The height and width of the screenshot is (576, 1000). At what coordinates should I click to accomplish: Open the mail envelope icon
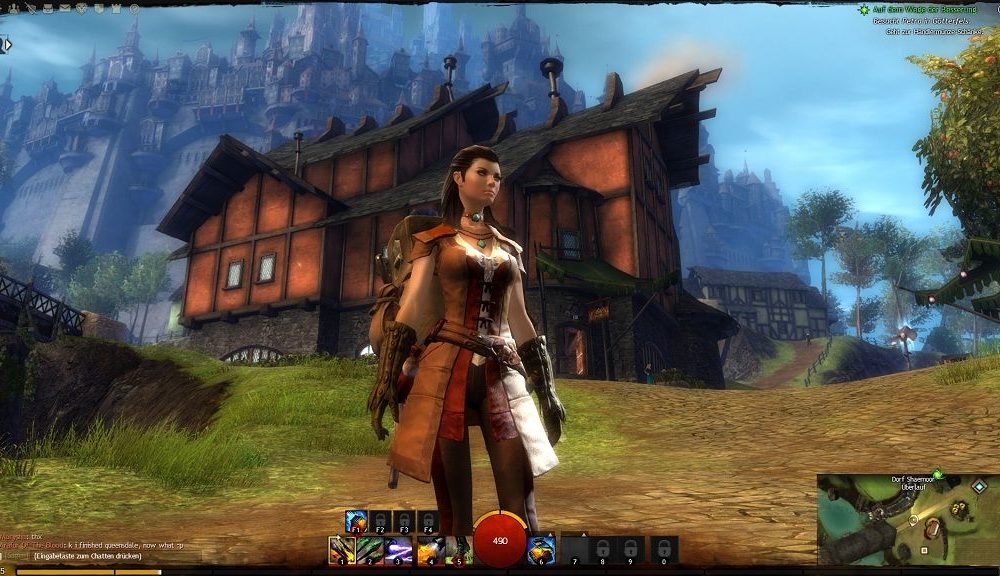click(65, 8)
